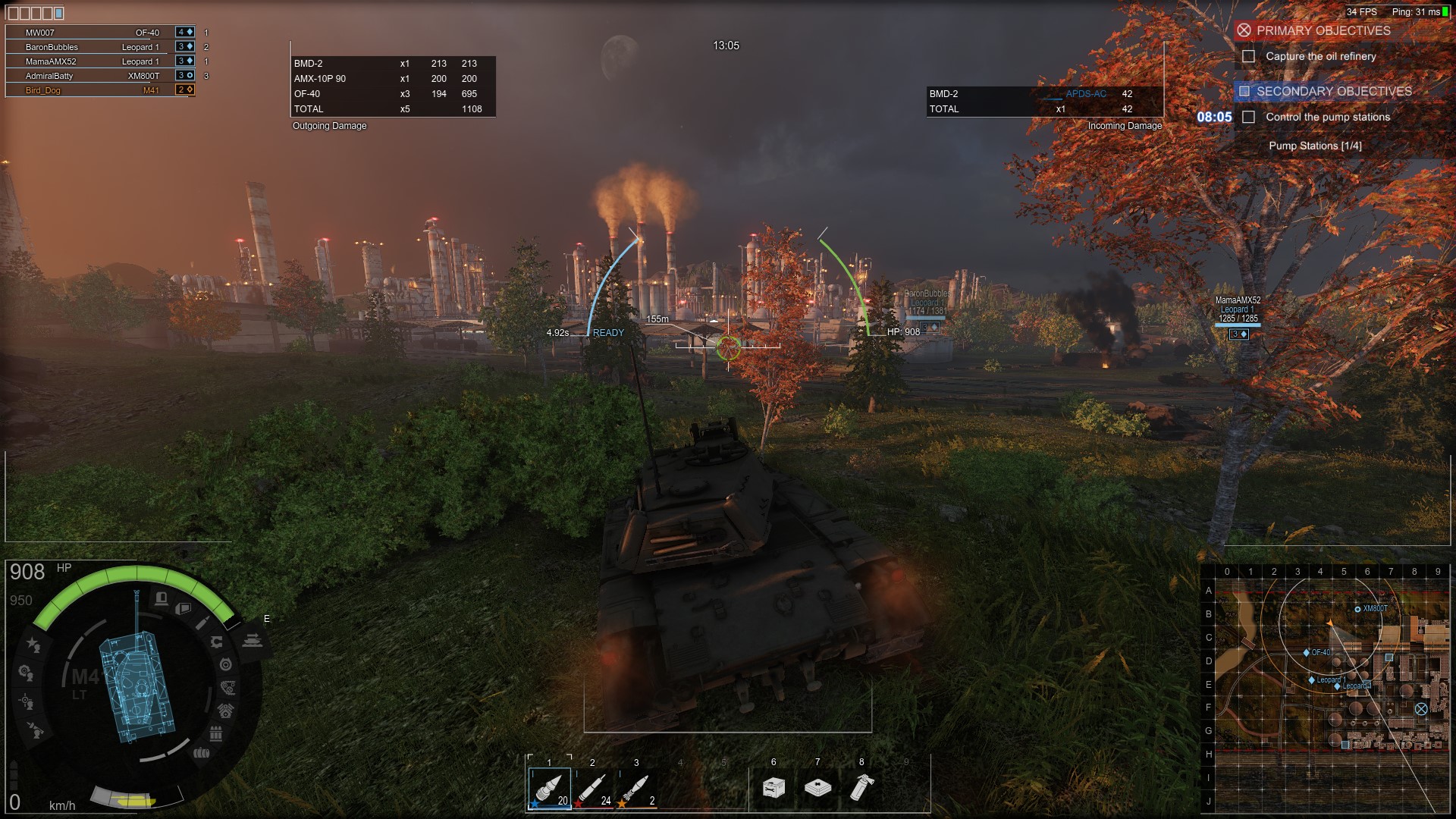
Task: Click the Primary Objectives header
Action: pyautogui.click(x=1323, y=30)
